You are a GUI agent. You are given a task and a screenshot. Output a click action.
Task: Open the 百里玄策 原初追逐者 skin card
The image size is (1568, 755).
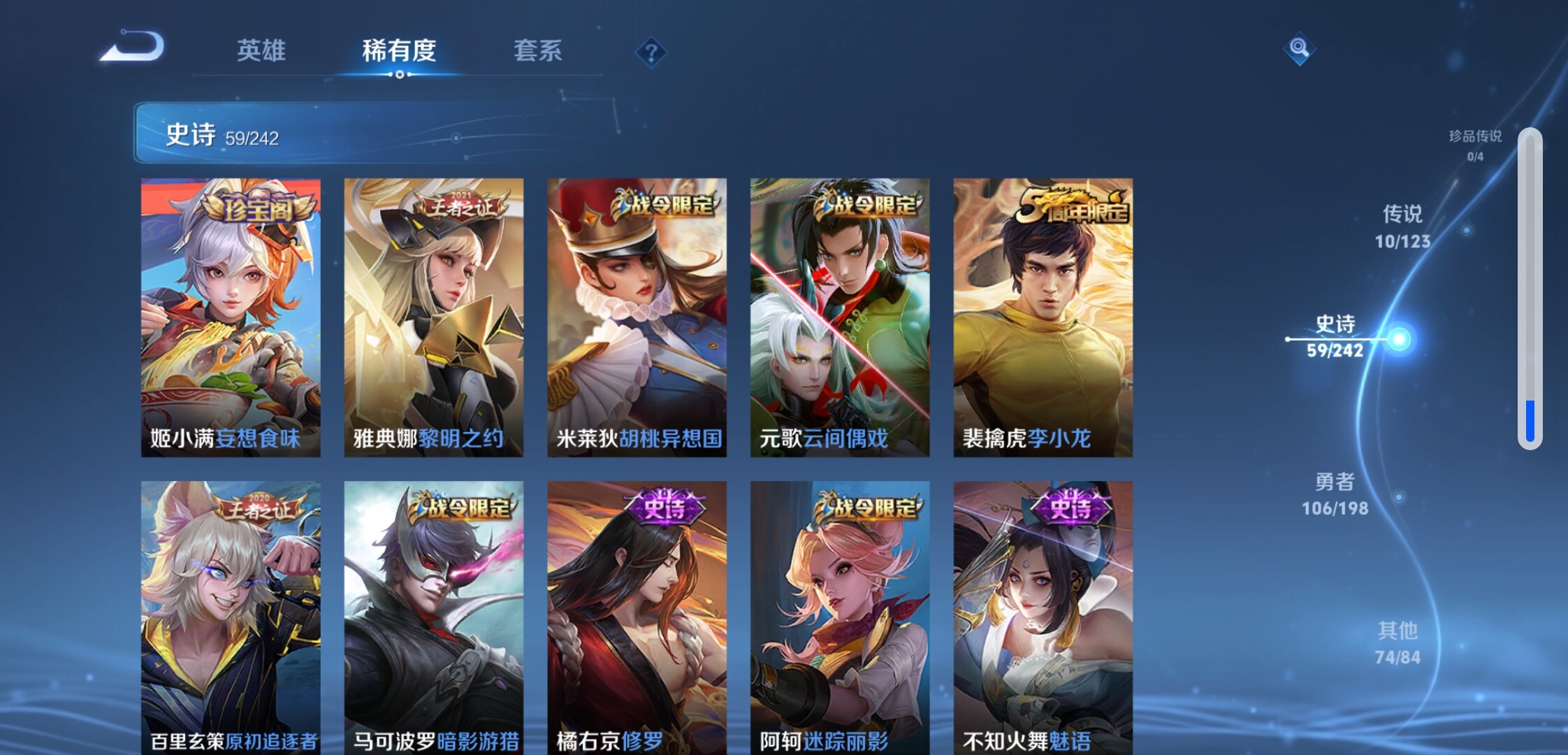(231, 617)
